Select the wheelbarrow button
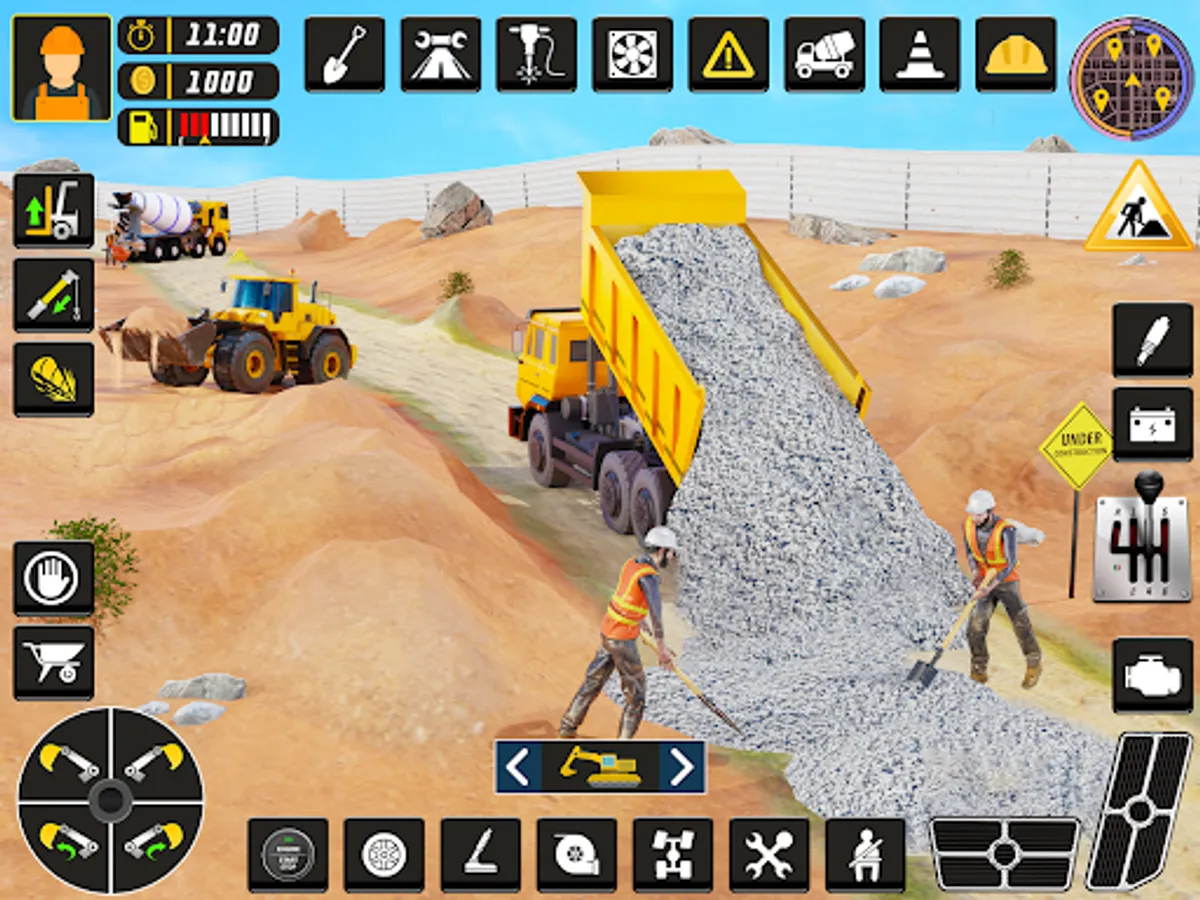The image size is (1200, 900). click(x=54, y=663)
